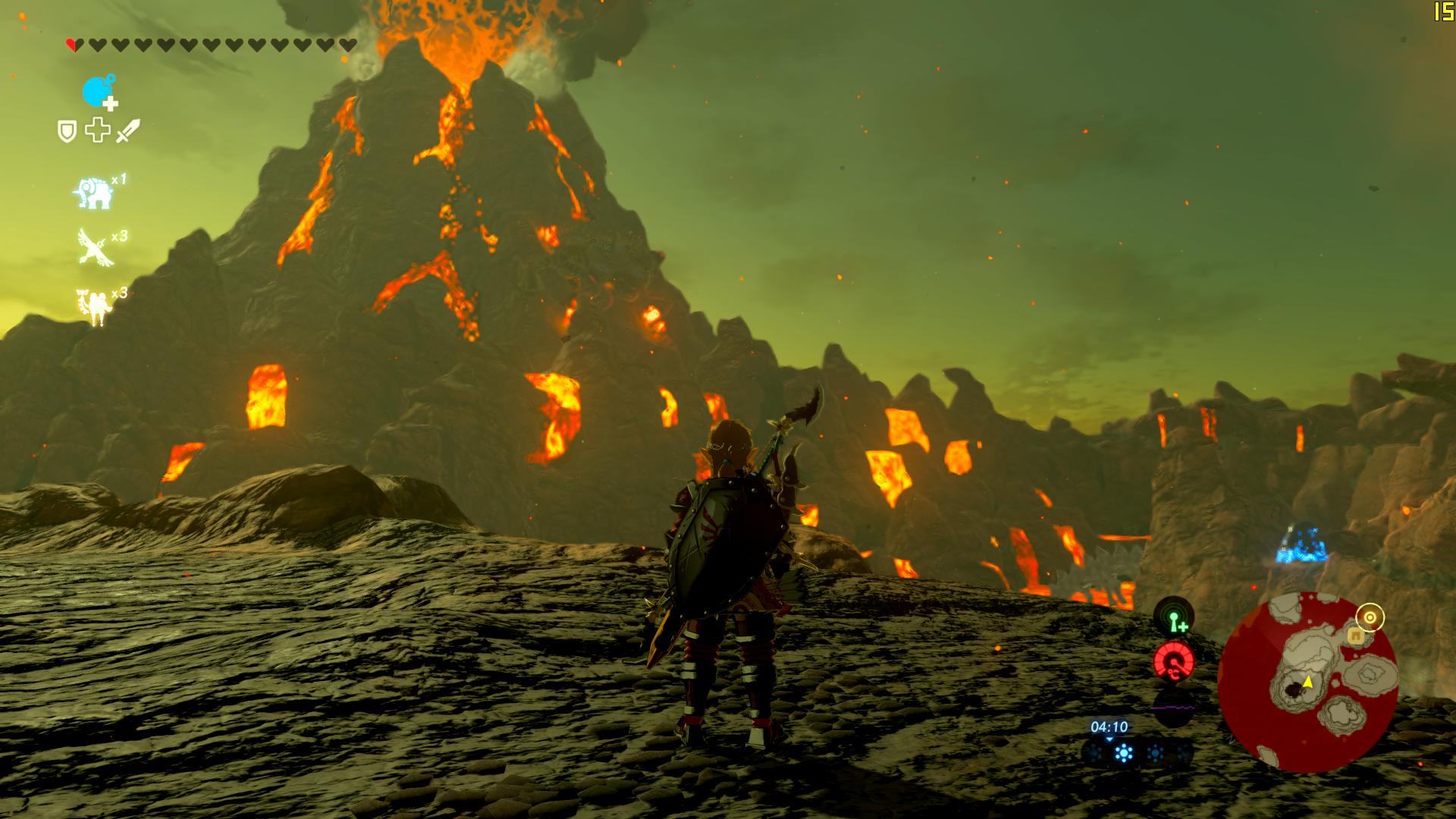Screen dimensions: 1456x819
Task: Activate the elephant champion ability icon
Action: 93,193
